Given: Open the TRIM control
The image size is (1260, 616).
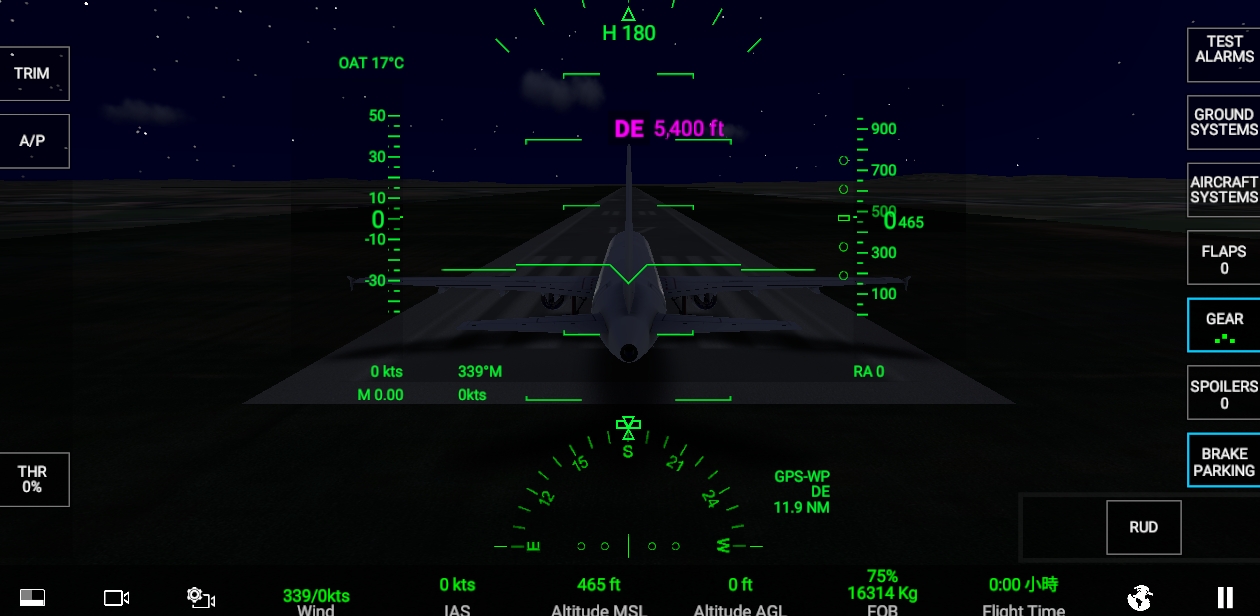Looking at the screenshot, I should (33, 73).
